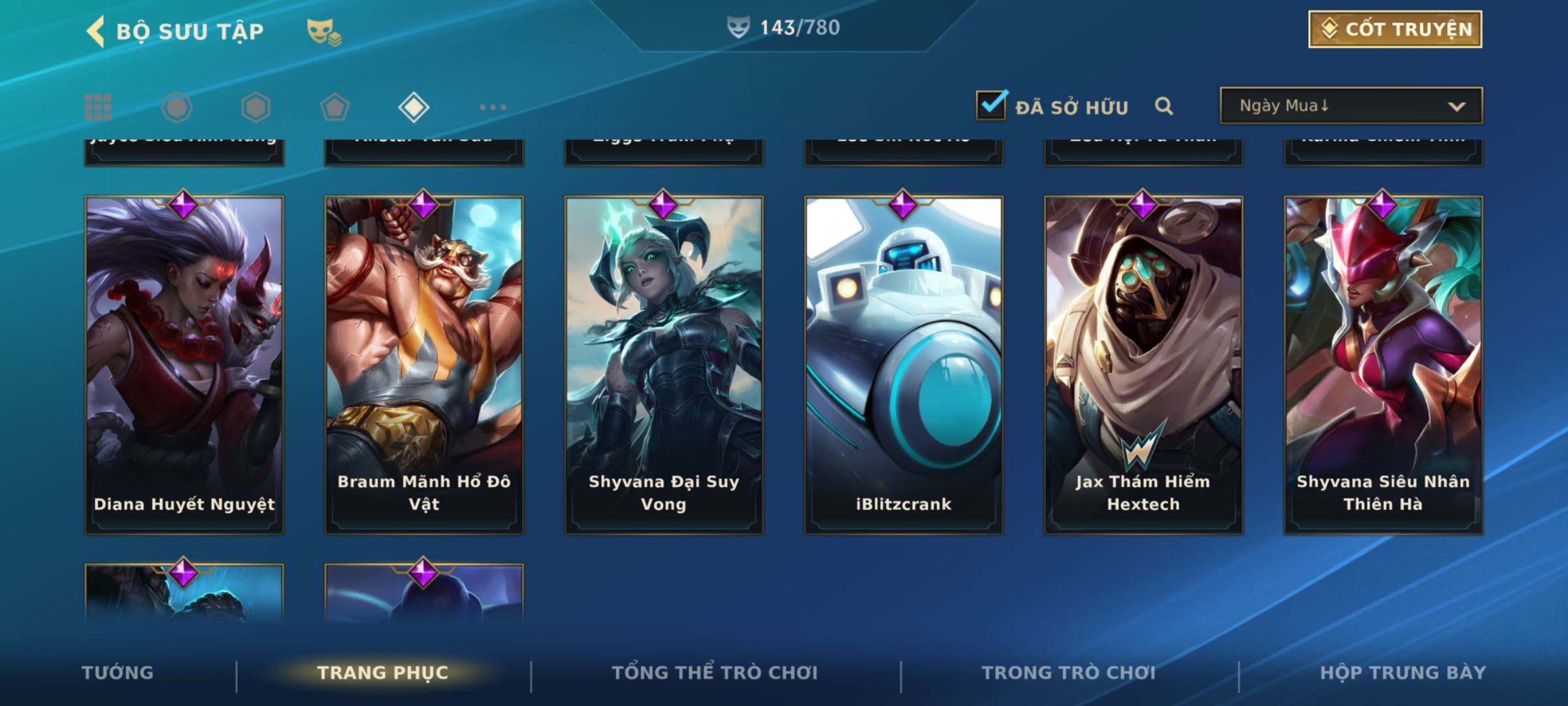
Task: Open the skin search magnifier
Action: tap(1164, 106)
